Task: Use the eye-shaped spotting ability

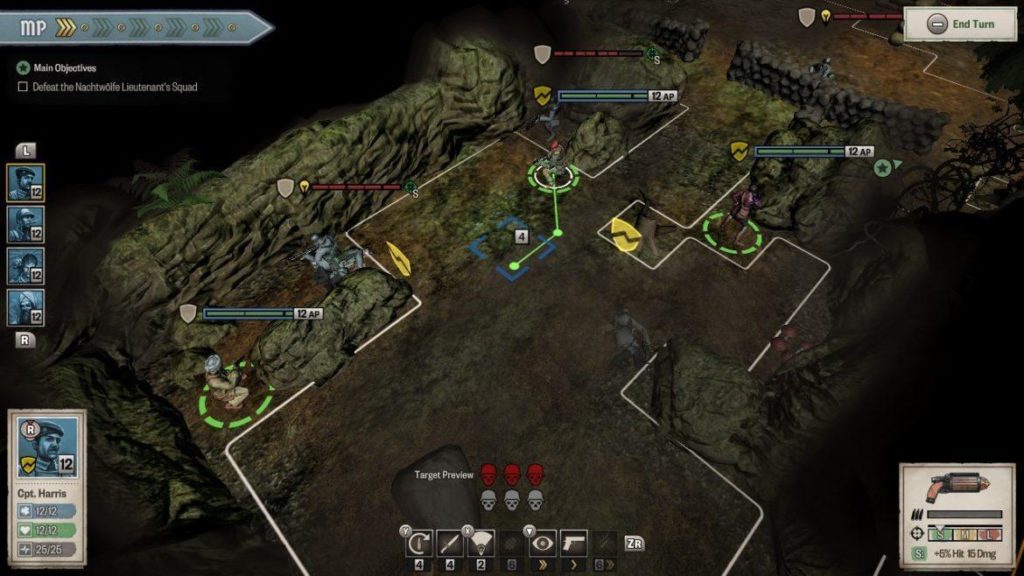Action: tap(543, 543)
